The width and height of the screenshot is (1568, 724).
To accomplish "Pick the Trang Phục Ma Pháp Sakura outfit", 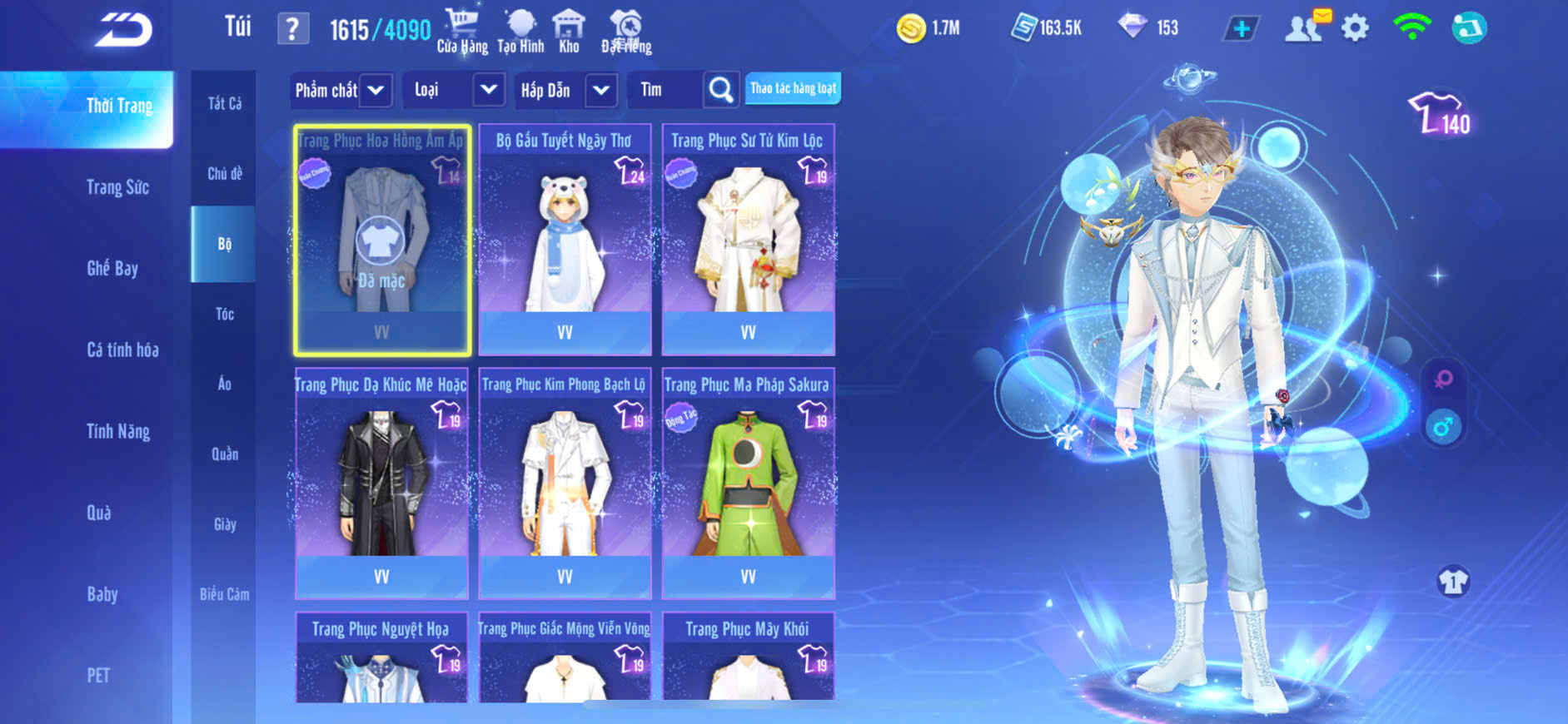I will [x=748, y=483].
